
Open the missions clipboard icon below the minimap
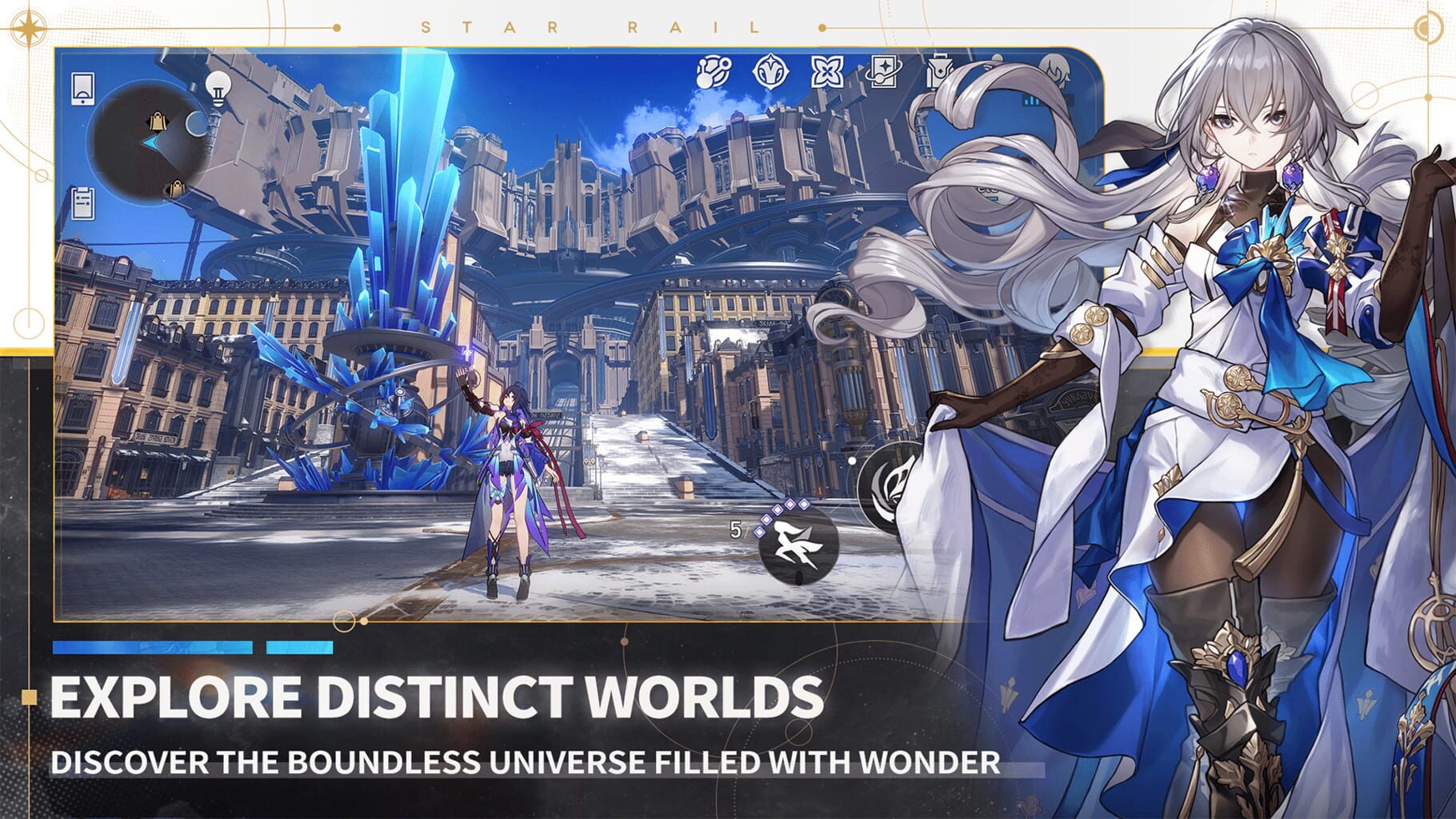point(82,203)
